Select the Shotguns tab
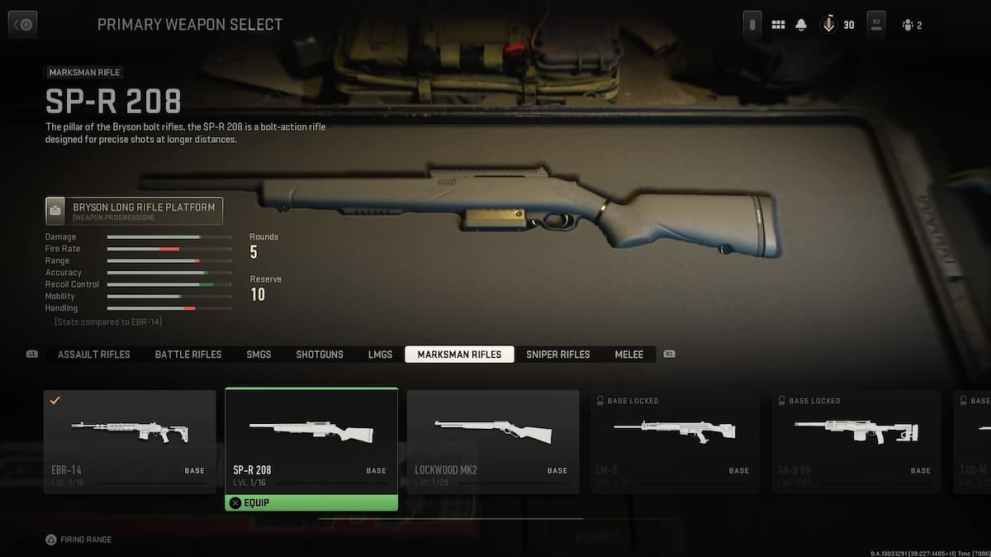The height and width of the screenshot is (557, 991). click(x=319, y=355)
